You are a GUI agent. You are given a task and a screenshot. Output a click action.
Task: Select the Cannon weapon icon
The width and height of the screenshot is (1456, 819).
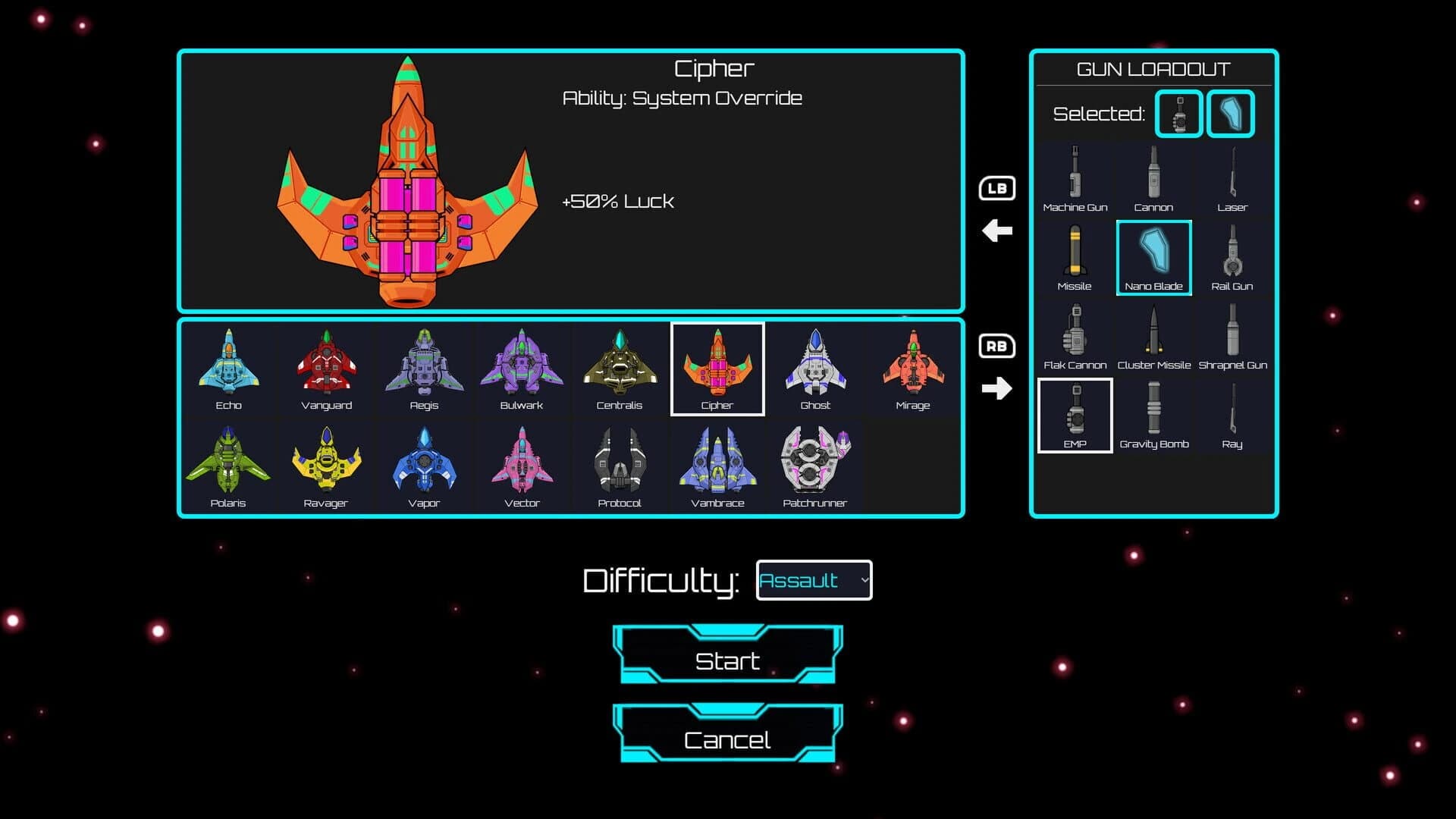coord(1154,176)
